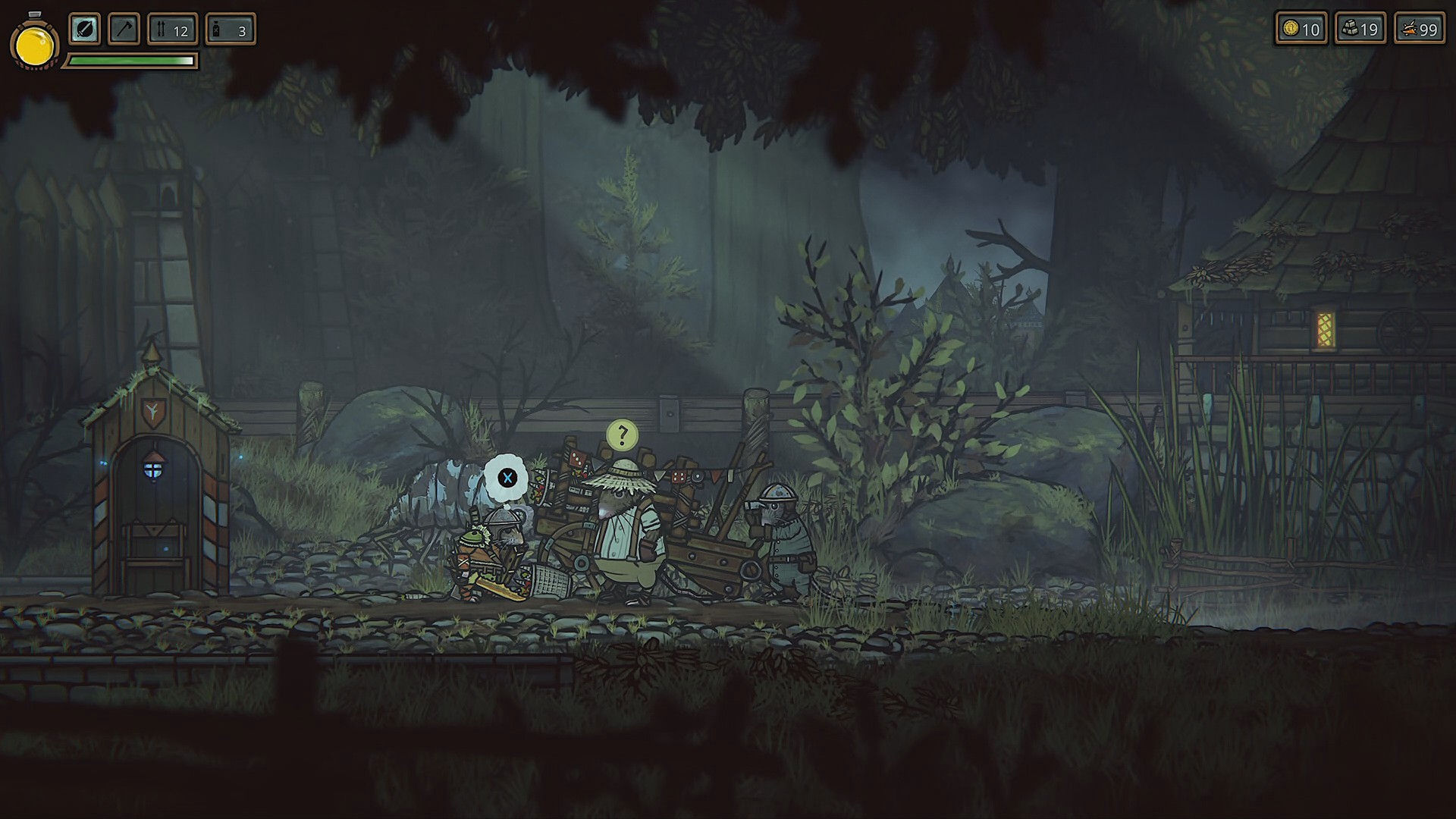Choose the arrows slot showing 12
The image size is (1456, 819).
click(173, 30)
